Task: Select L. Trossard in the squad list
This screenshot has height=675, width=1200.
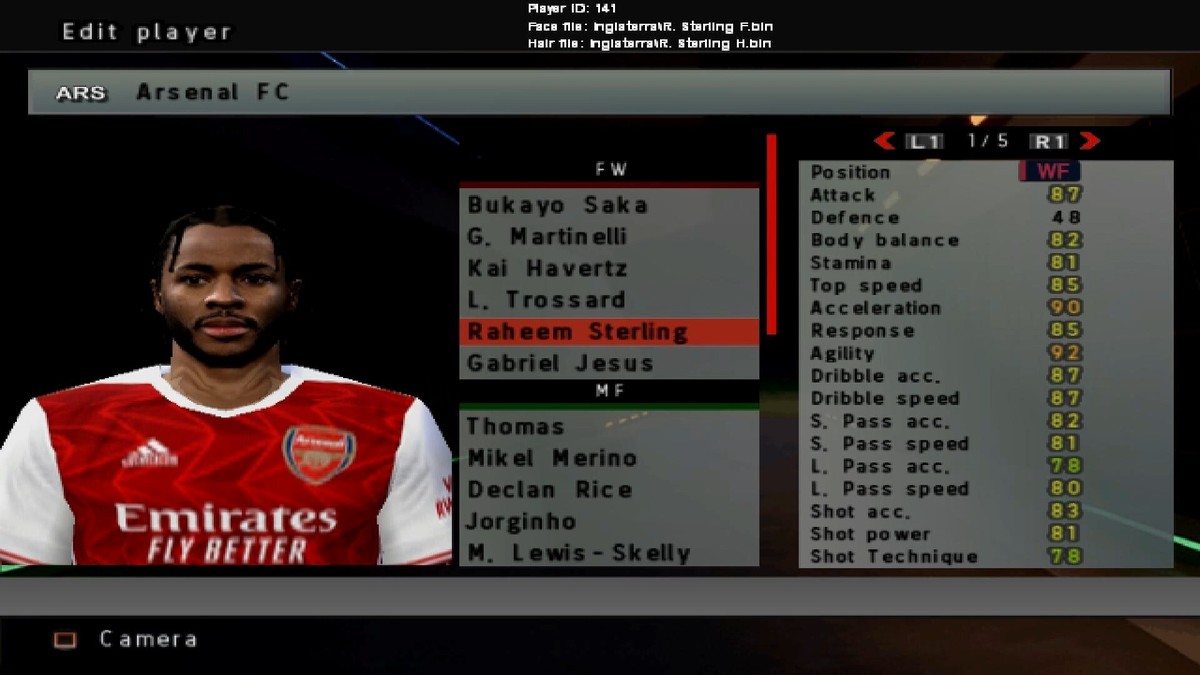Action: 546,300
